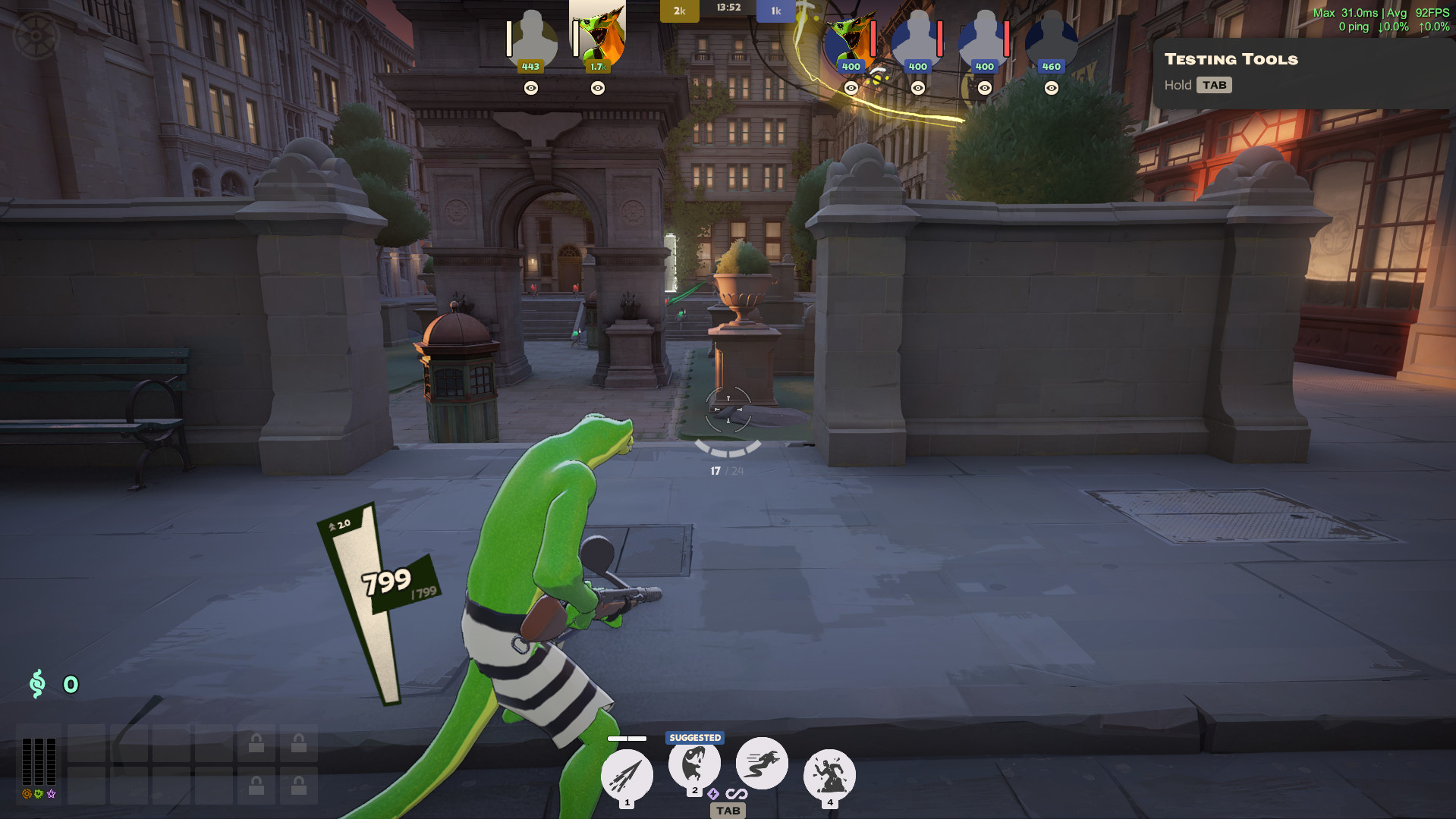Click the purple lightning bolt upgrade icon
Screen dimensions: 1456x819
click(712, 795)
